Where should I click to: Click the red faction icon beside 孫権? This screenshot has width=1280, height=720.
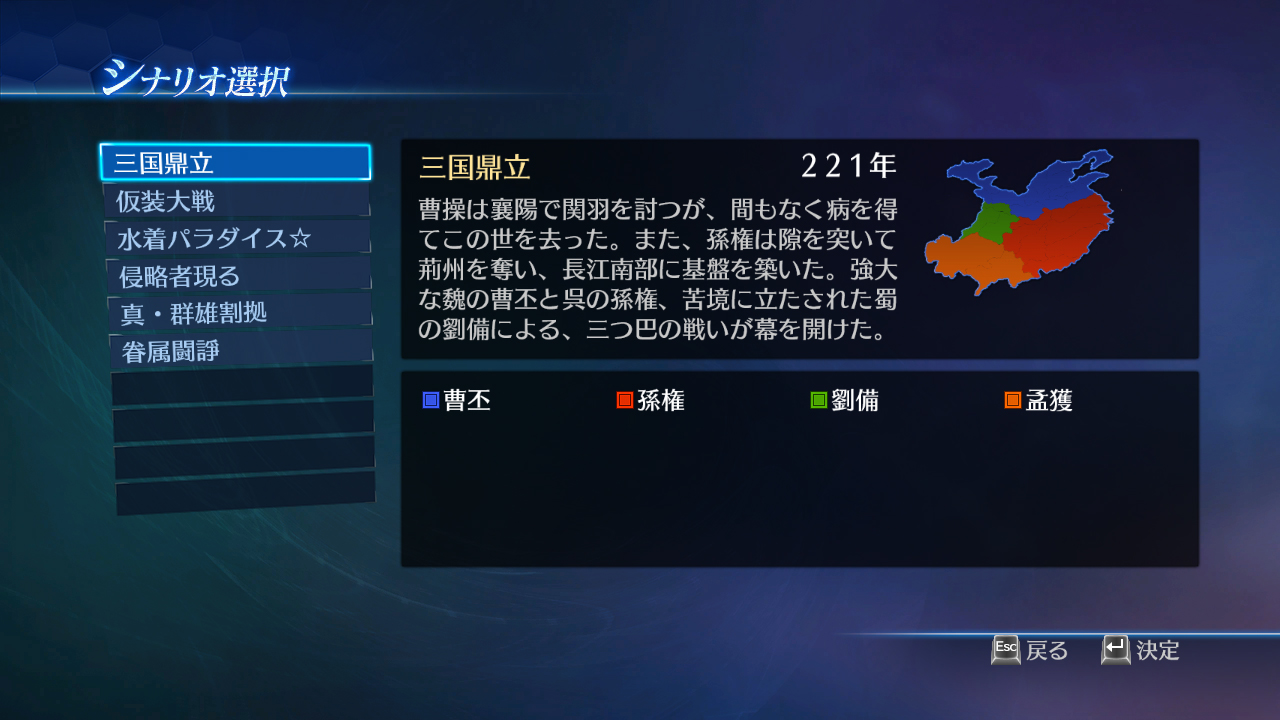pos(625,399)
